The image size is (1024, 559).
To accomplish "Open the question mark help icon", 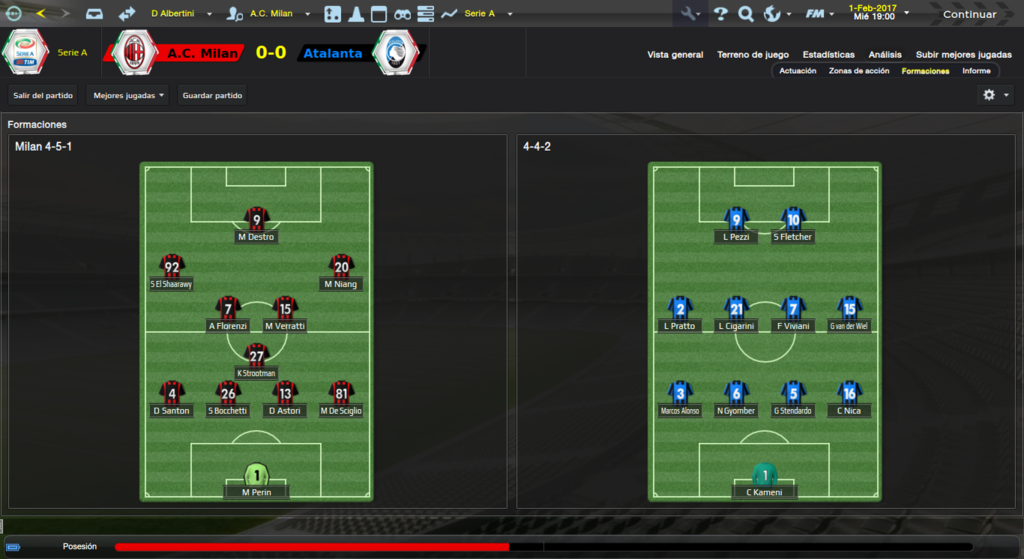I will 720,14.
